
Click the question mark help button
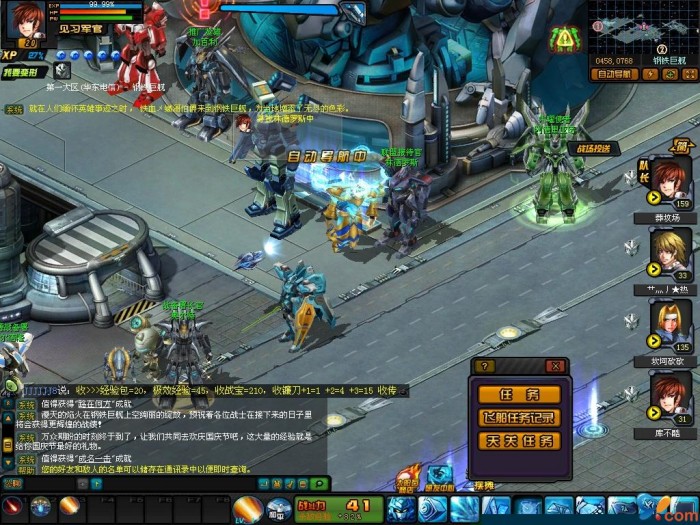coord(484,367)
